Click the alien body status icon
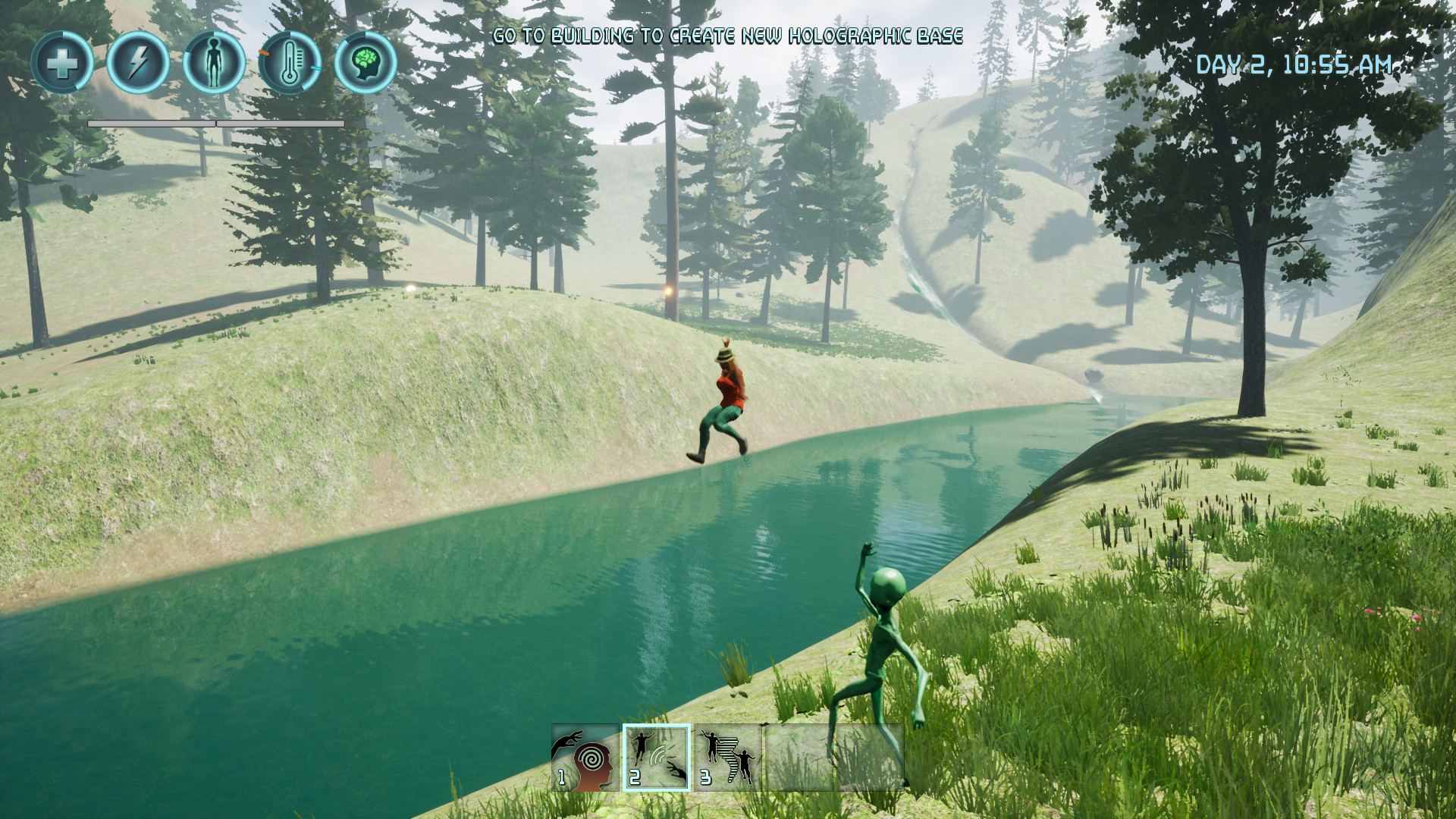Screen dimensions: 1456x819 coord(214,62)
